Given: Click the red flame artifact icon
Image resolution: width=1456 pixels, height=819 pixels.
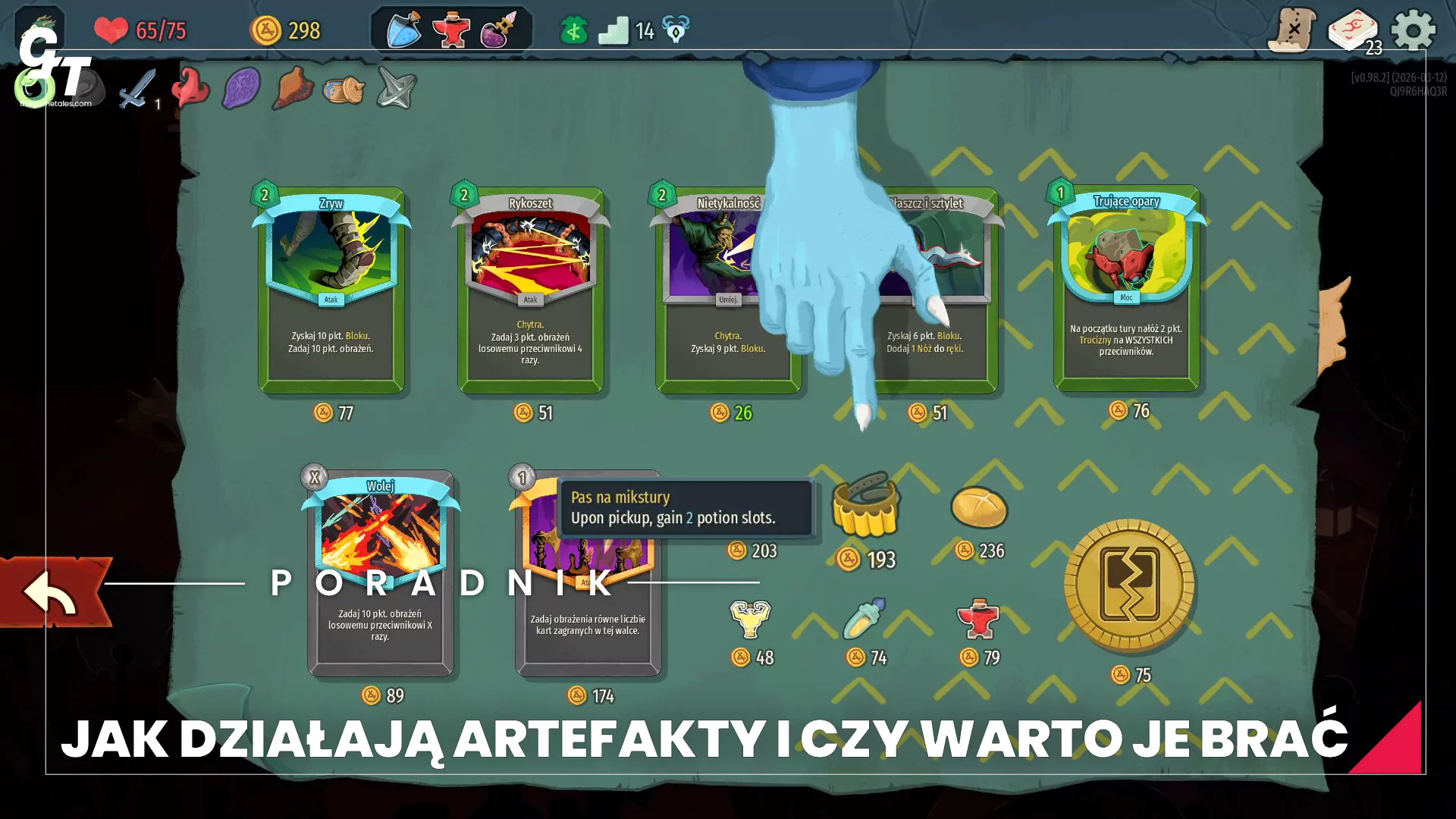Looking at the screenshot, I should click(x=190, y=88).
